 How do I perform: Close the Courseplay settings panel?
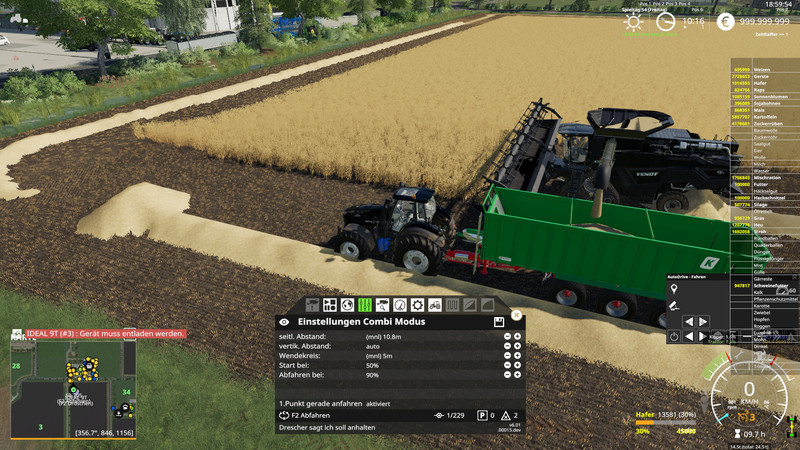point(516,315)
